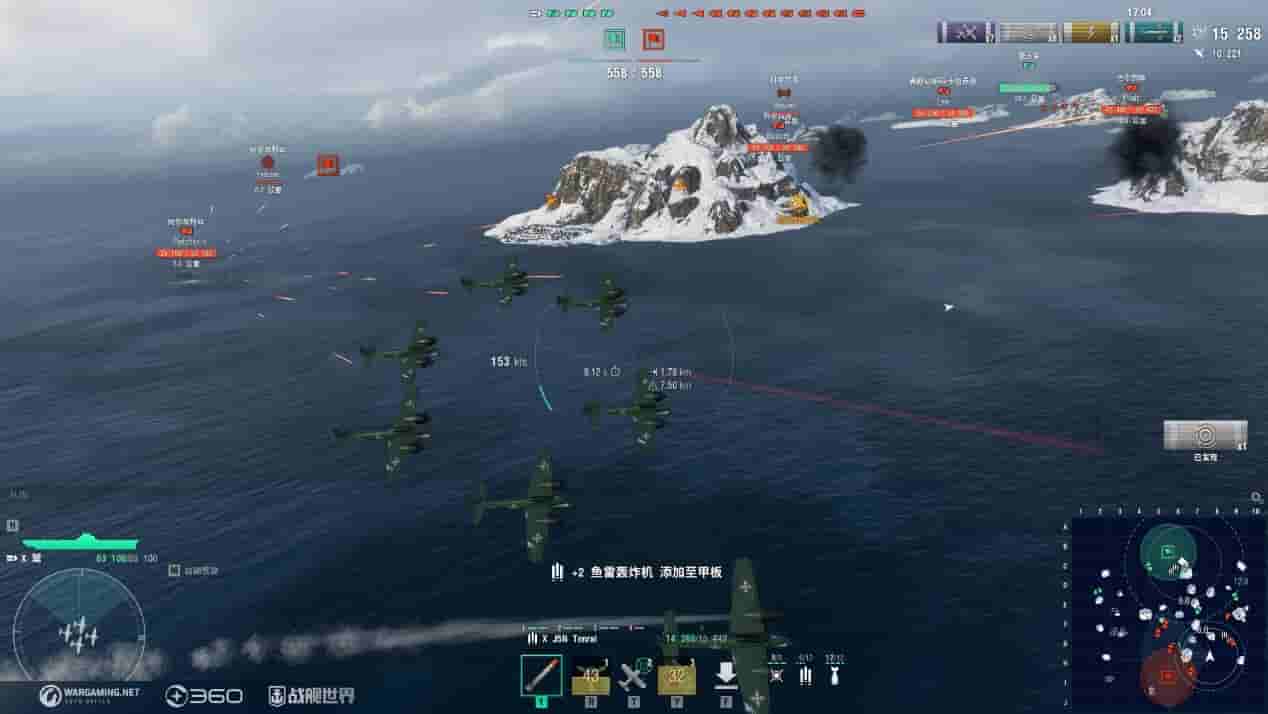Recall the squadron with the down-arrow icon
This screenshot has width=1268, height=714.
pos(726,676)
